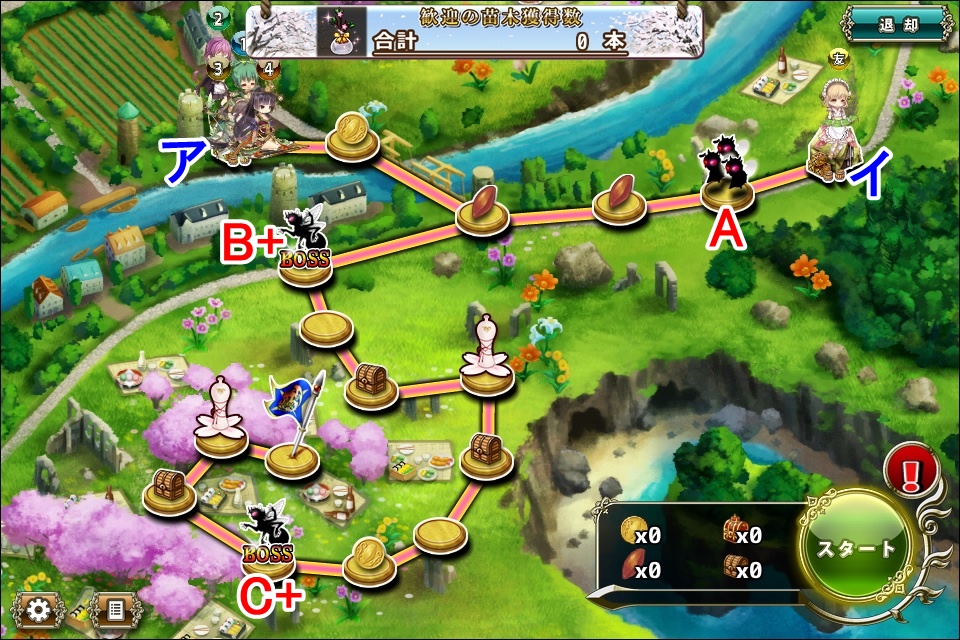Click the green スタート start button
This screenshot has height=640, width=960.
pos(857,549)
